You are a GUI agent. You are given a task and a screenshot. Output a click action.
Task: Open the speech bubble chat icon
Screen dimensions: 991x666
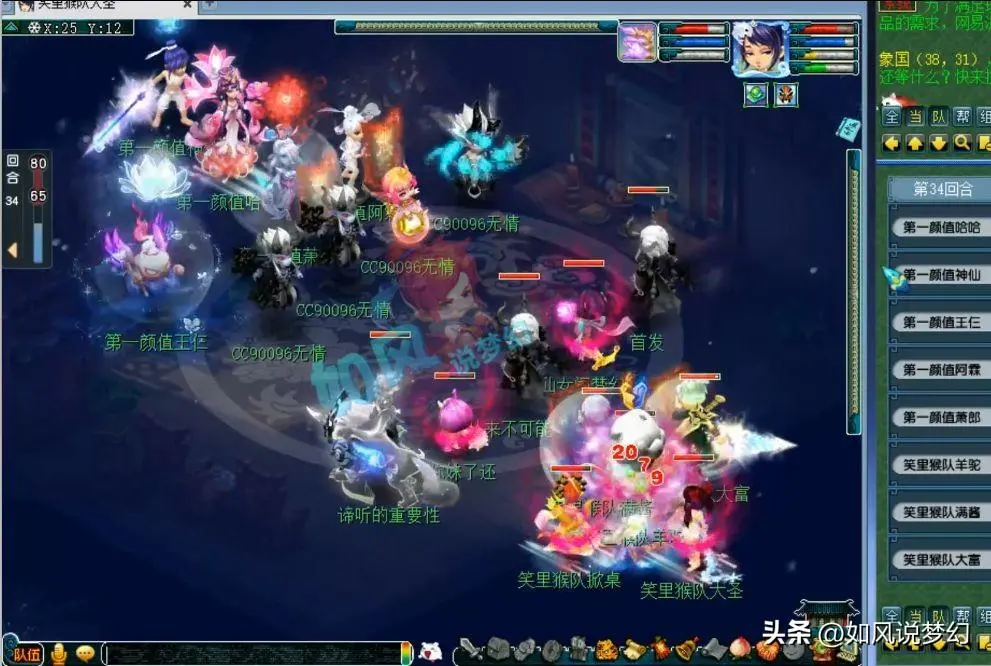coord(85,654)
